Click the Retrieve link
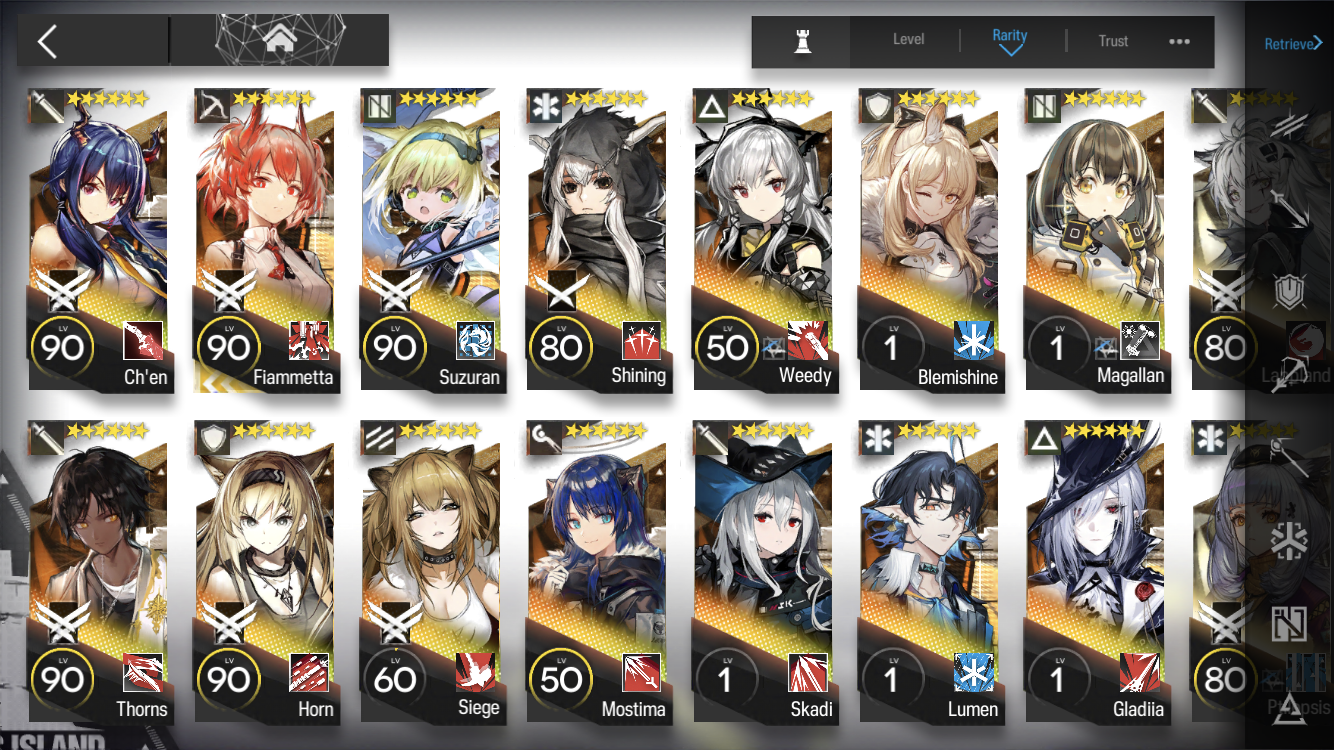 tap(1293, 43)
